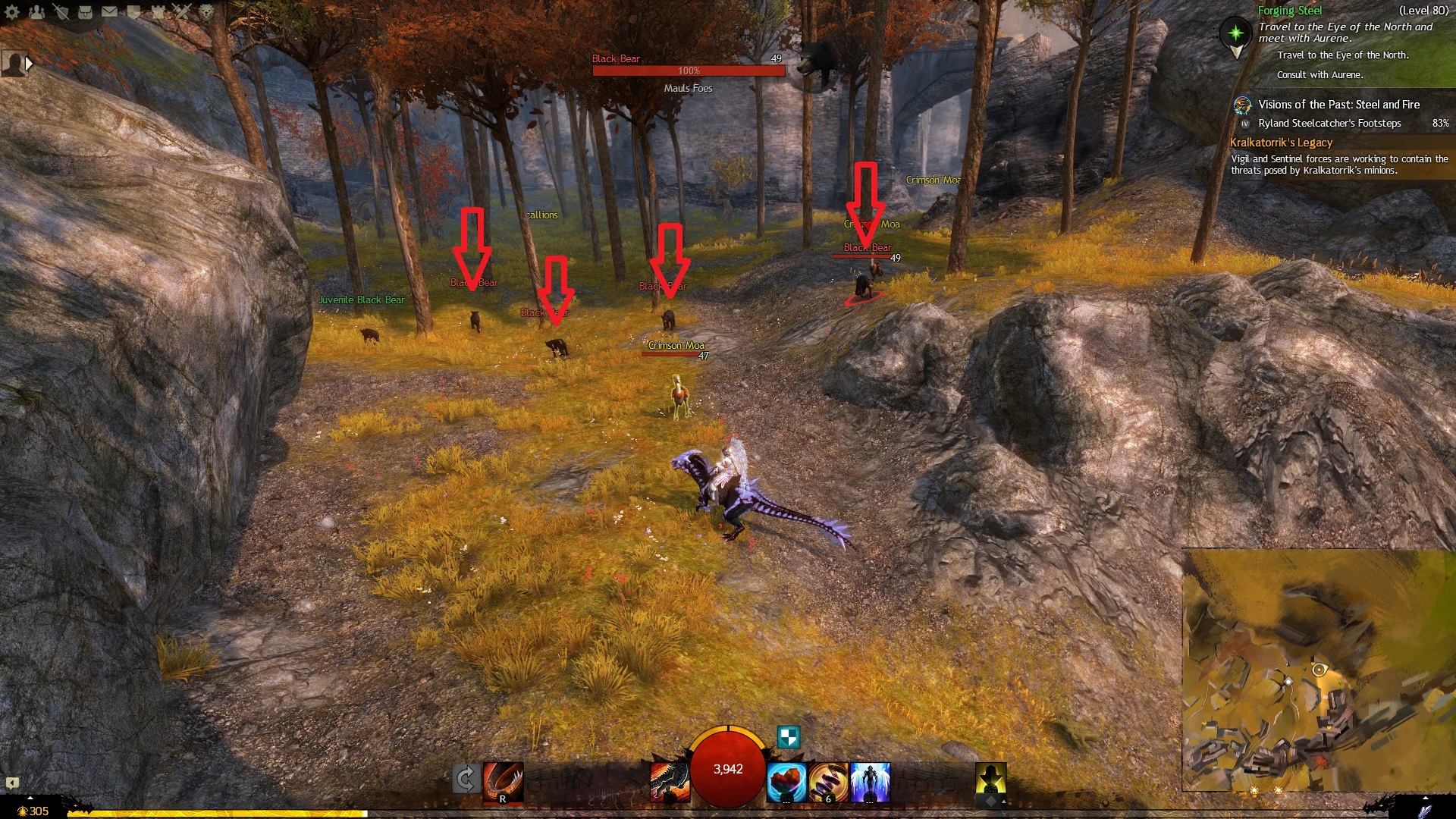Click the green star story marker icon
The width and height of the screenshot is (1456, 819).
pyautogui.click(x=1235, y=33)
